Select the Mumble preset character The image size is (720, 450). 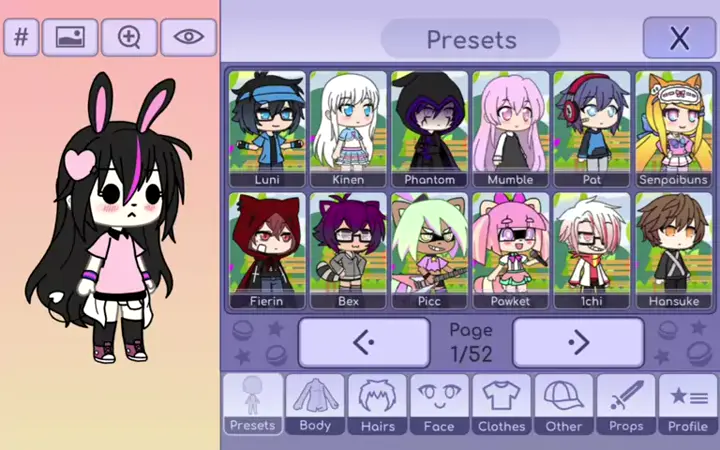point(511,128)
